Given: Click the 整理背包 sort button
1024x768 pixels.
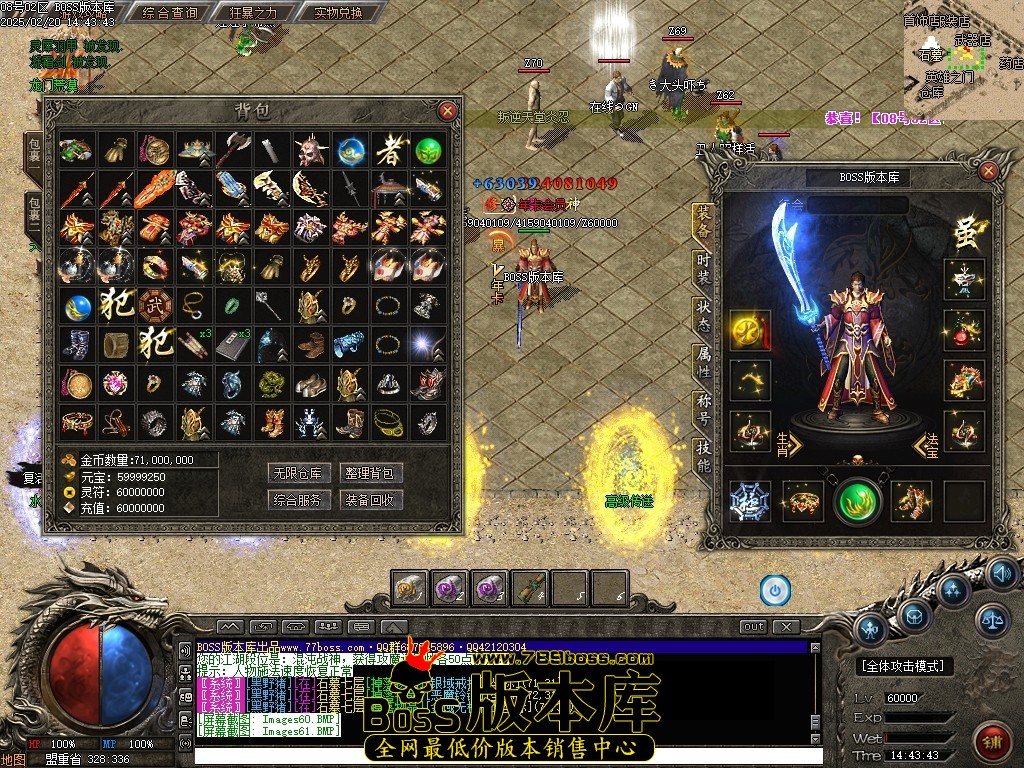Looking at the screenshot, I should coord(372,473).
